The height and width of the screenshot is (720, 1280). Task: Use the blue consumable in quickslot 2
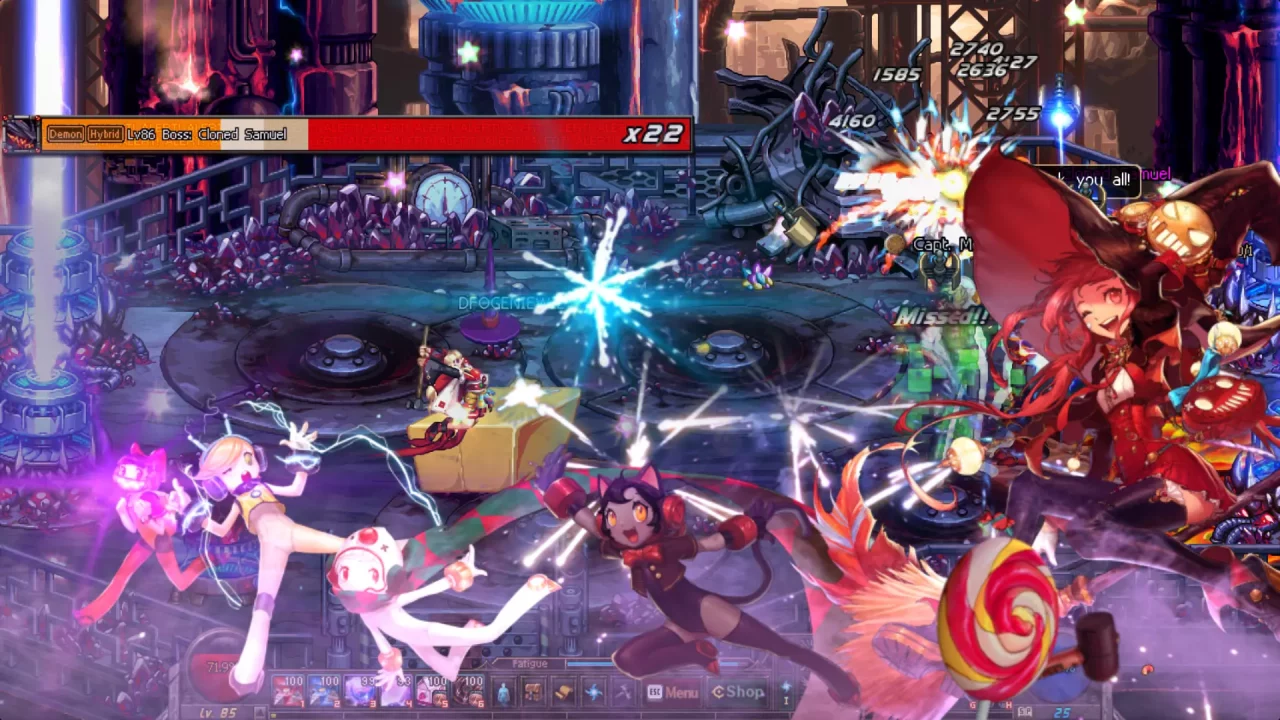[x=326, y=690]
